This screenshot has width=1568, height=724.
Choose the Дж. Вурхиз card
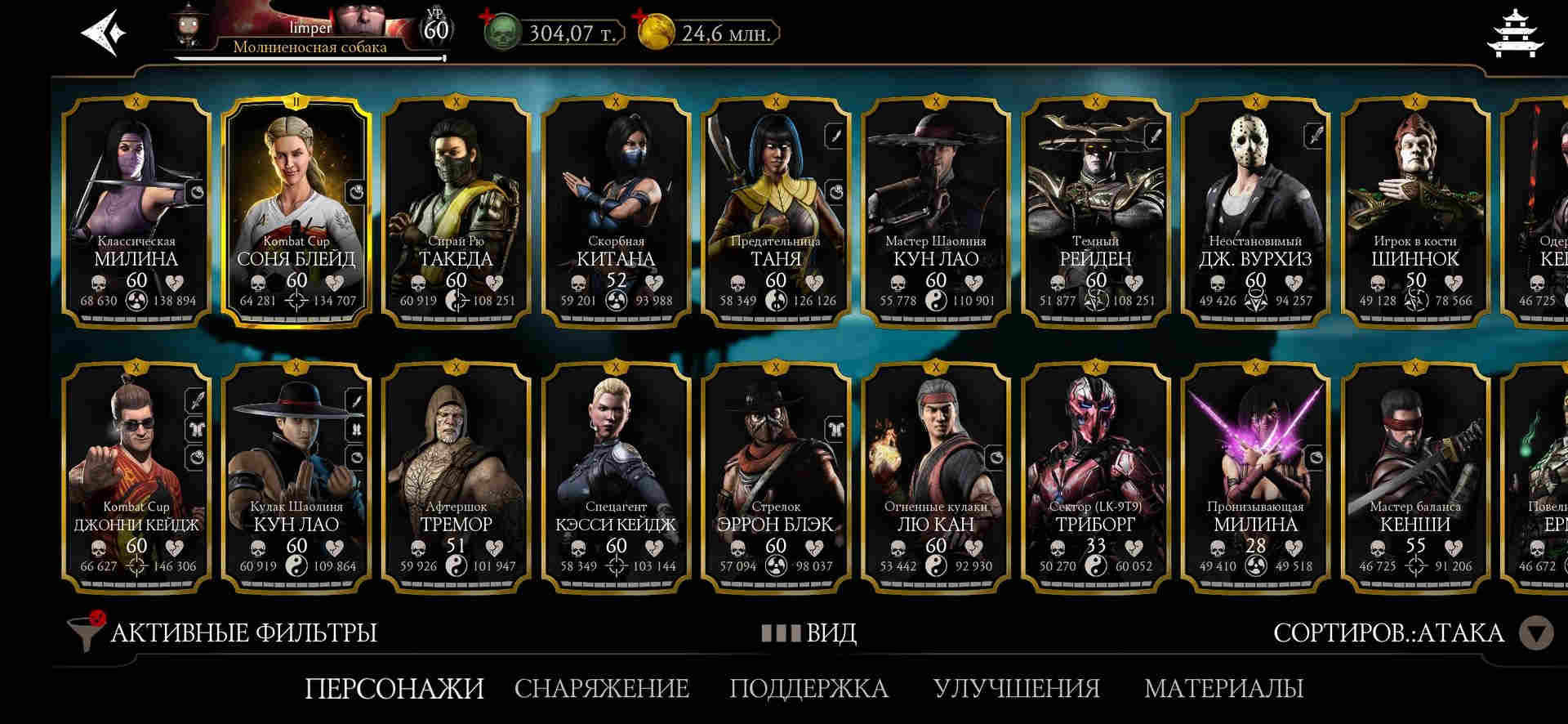1255,212
